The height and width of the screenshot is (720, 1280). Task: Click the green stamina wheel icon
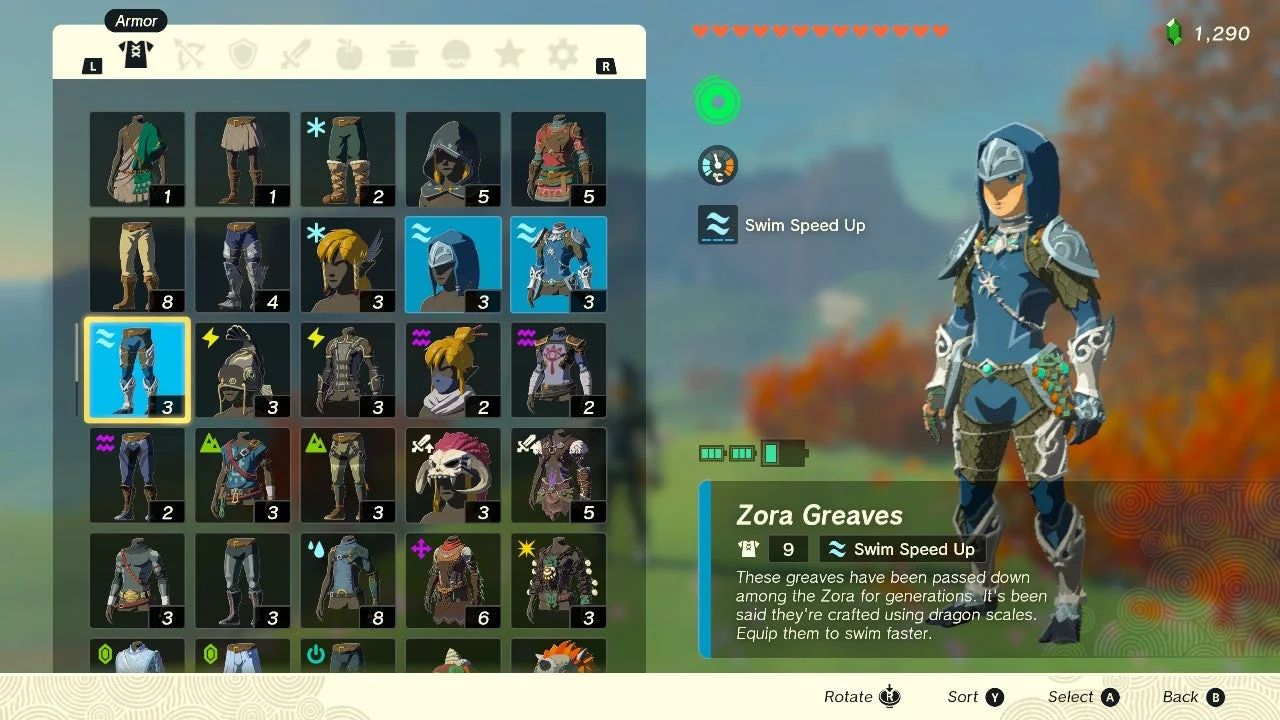tap(717, 100)
